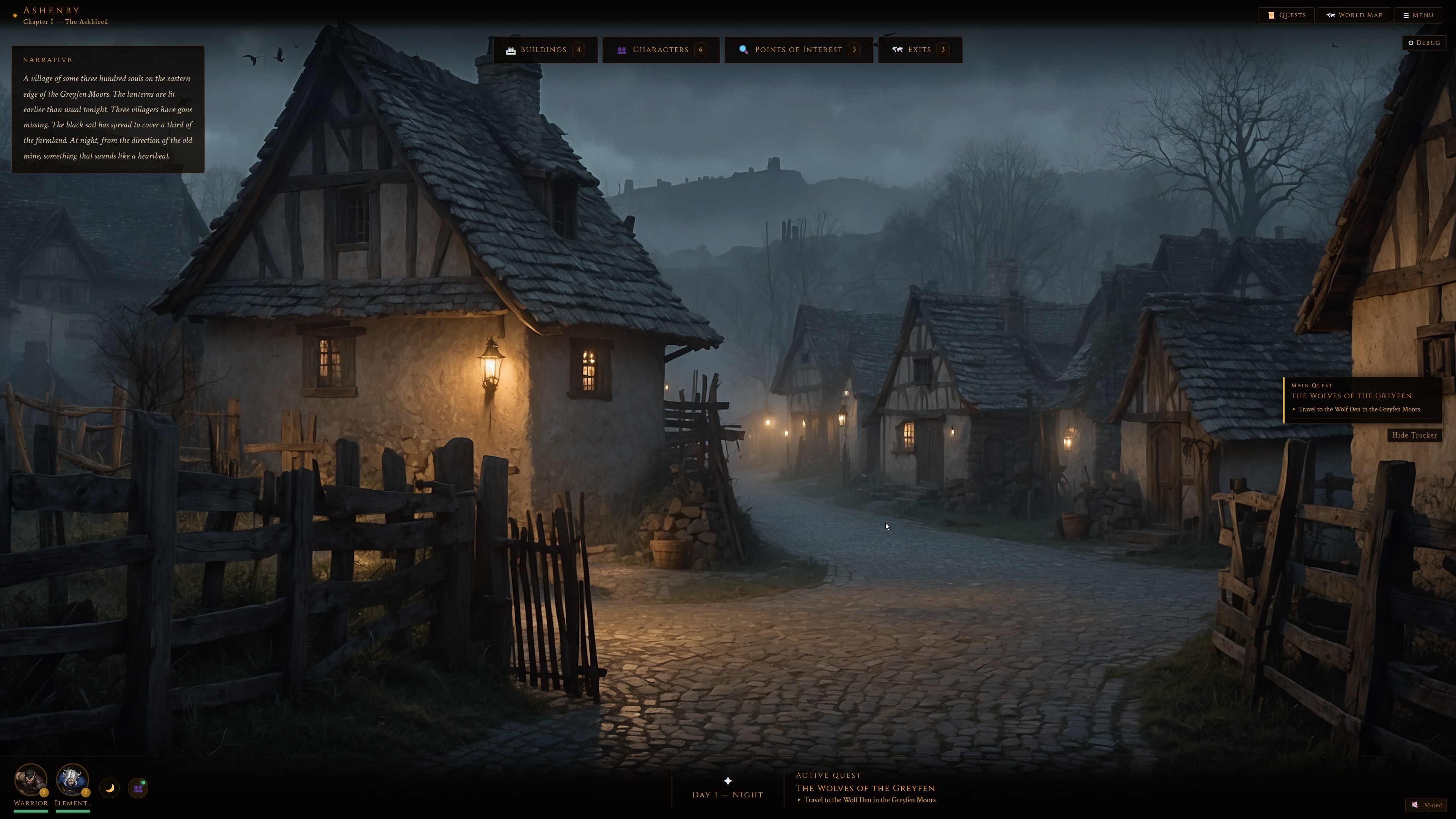
Task: Open the Menu button
Action: [1418, 15]
